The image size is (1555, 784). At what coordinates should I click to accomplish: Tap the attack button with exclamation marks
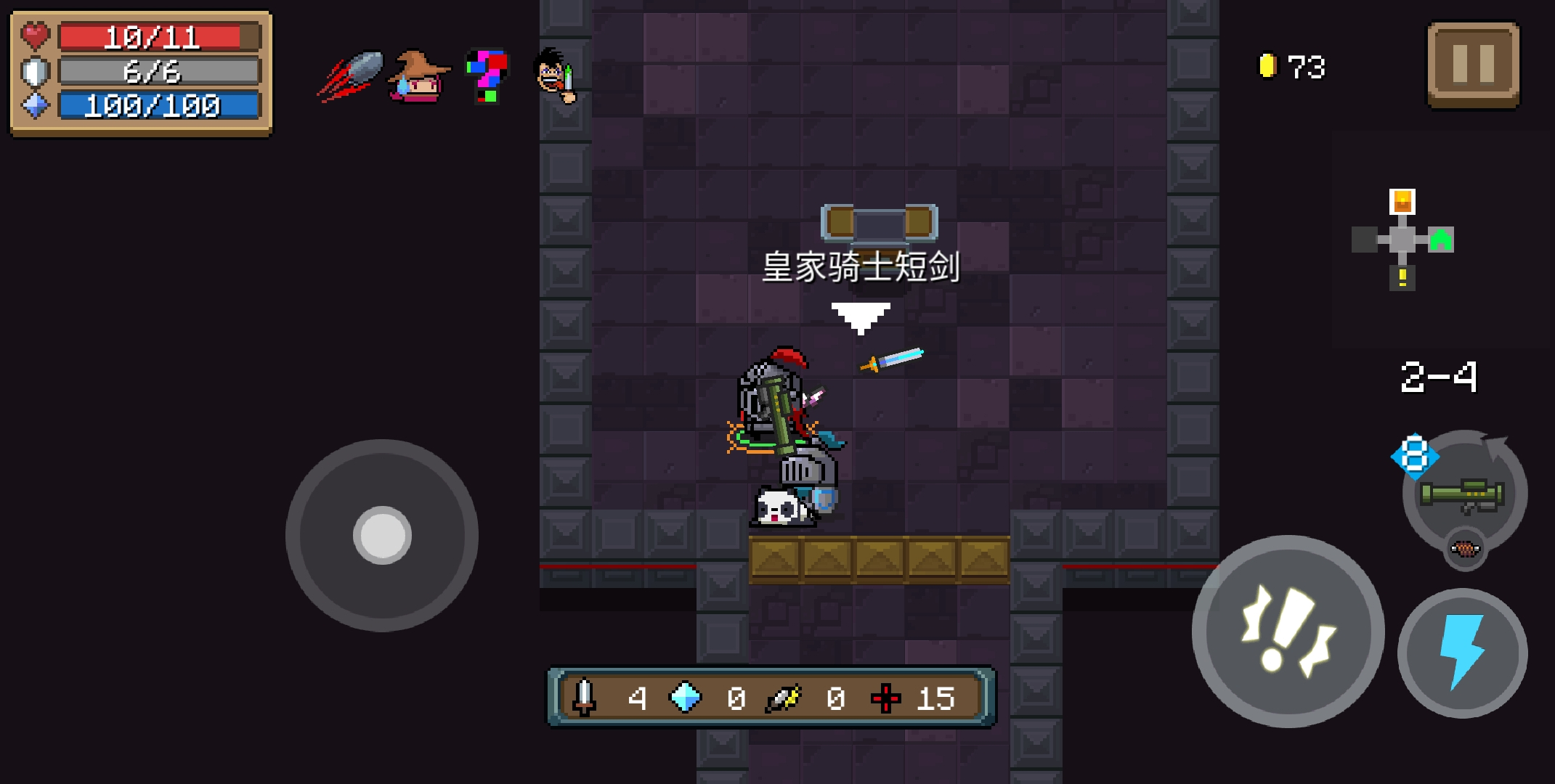[1288, 632]
